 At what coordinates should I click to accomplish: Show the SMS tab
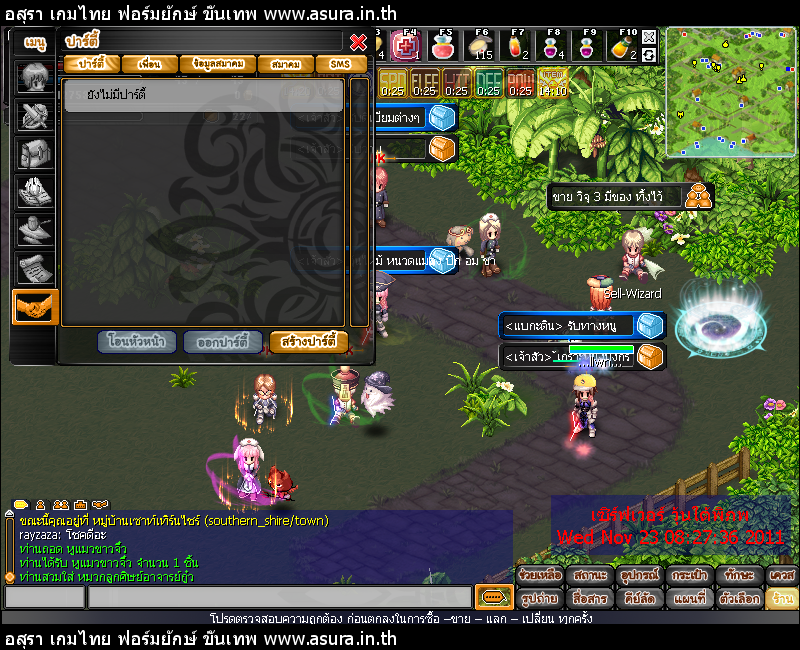coord(341,64)
